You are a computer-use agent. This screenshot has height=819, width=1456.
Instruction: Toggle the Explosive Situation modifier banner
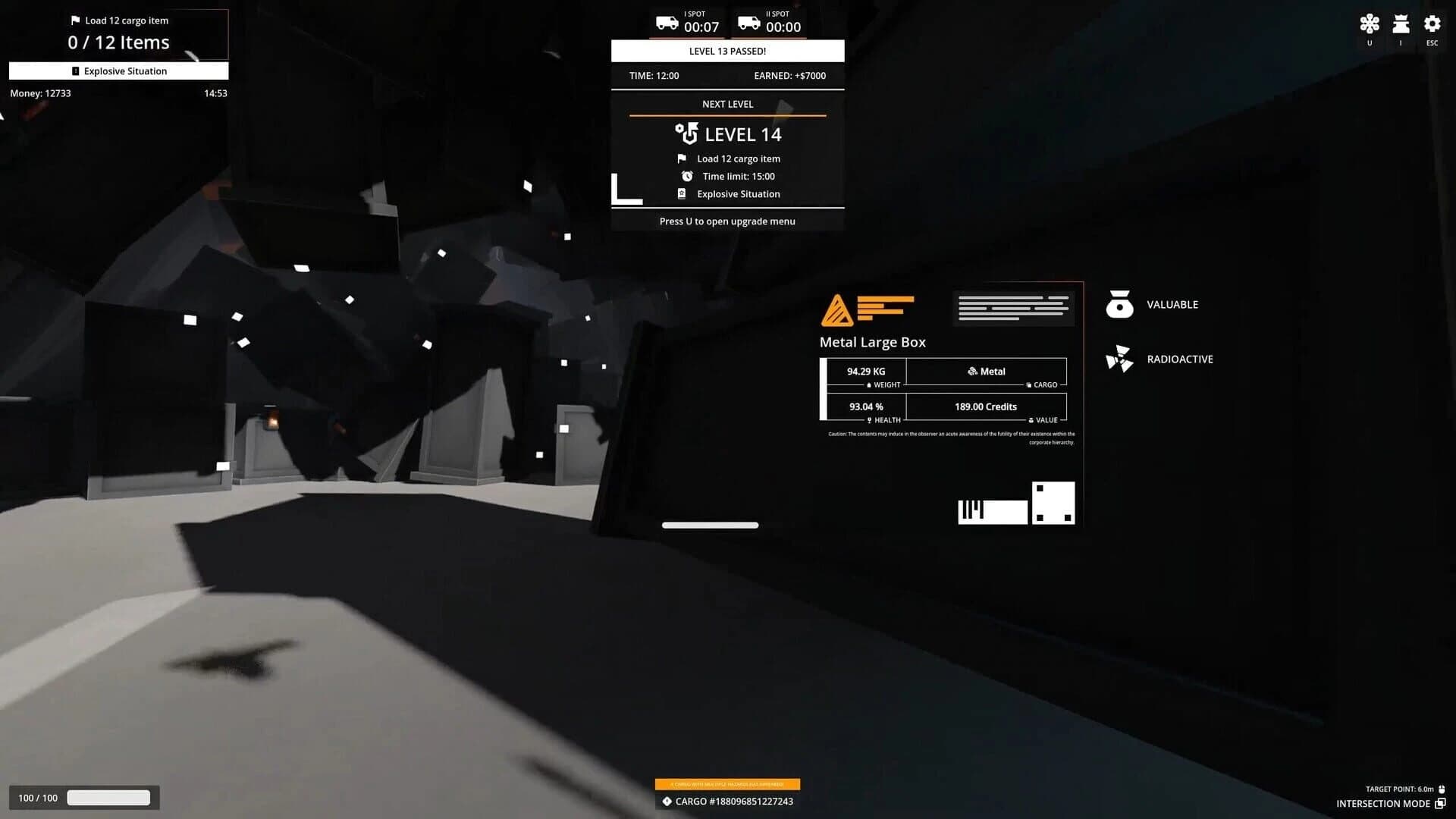coord(118,71)
